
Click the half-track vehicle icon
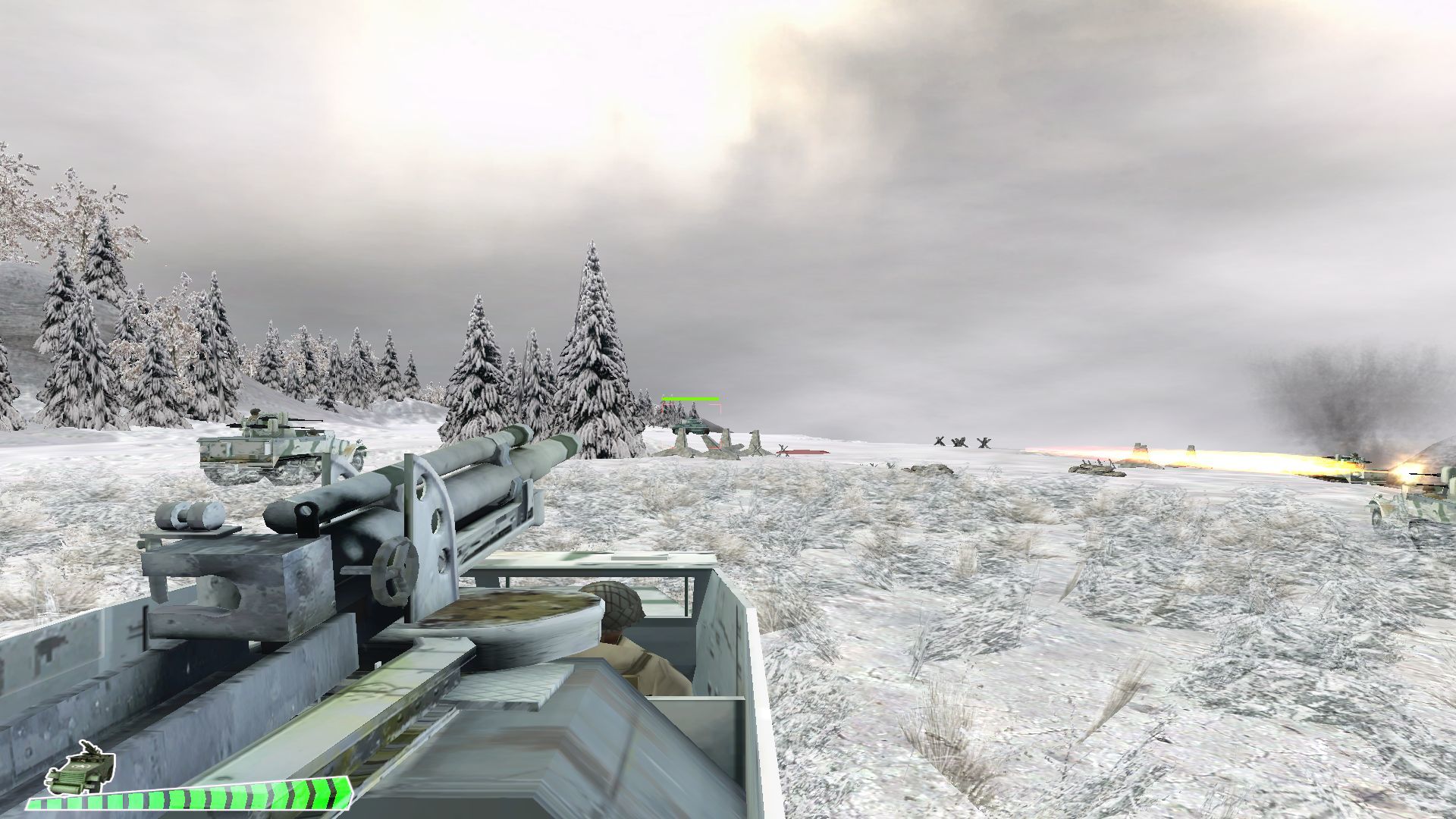tap(80, 774)
